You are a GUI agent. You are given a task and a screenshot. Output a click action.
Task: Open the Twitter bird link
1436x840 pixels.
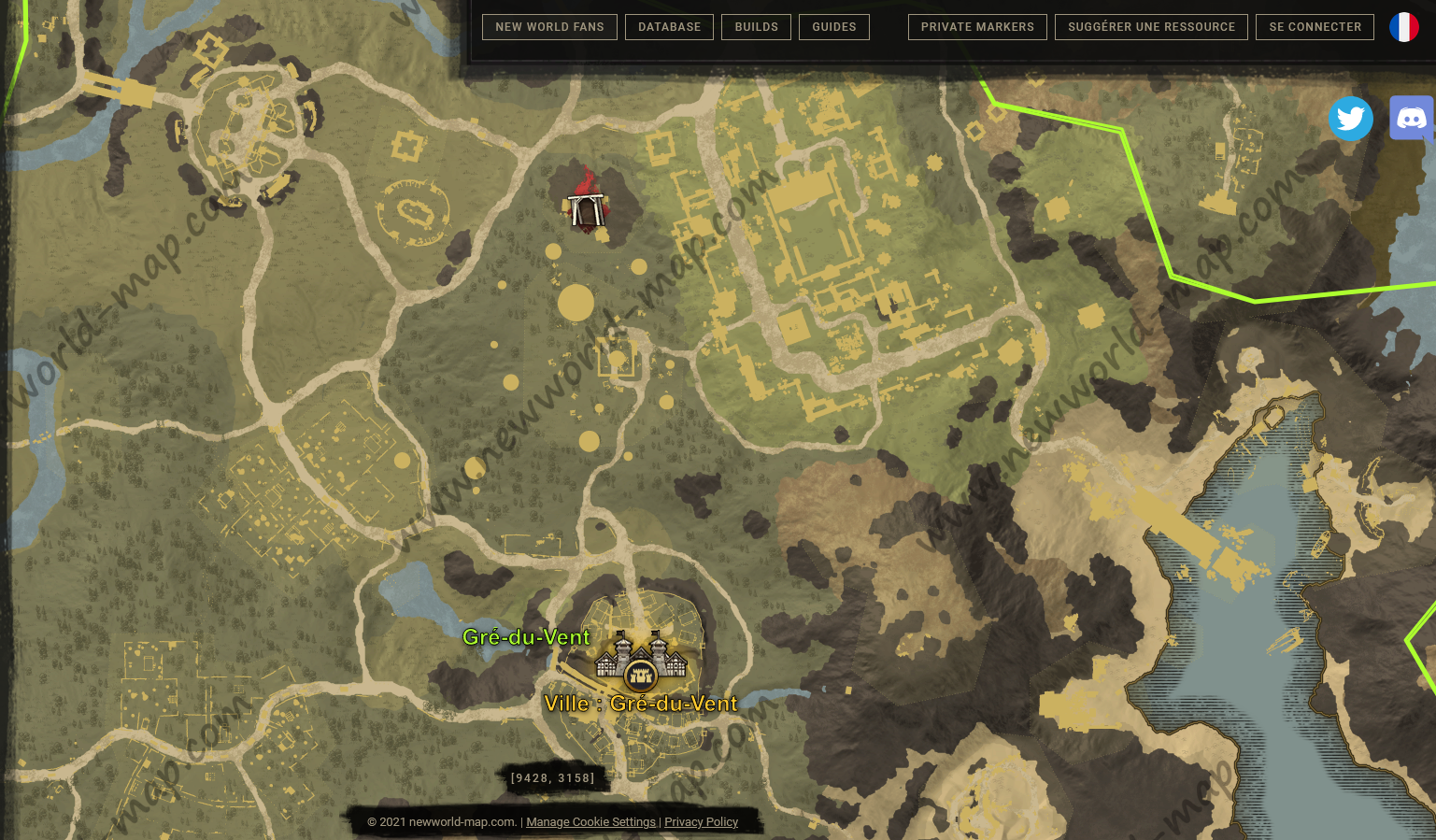(1350, 119)
